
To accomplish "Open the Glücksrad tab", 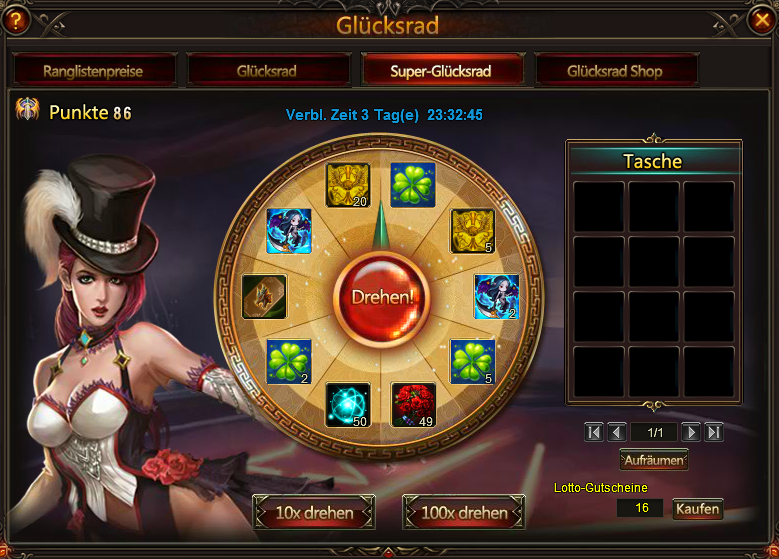I will 267,71.
